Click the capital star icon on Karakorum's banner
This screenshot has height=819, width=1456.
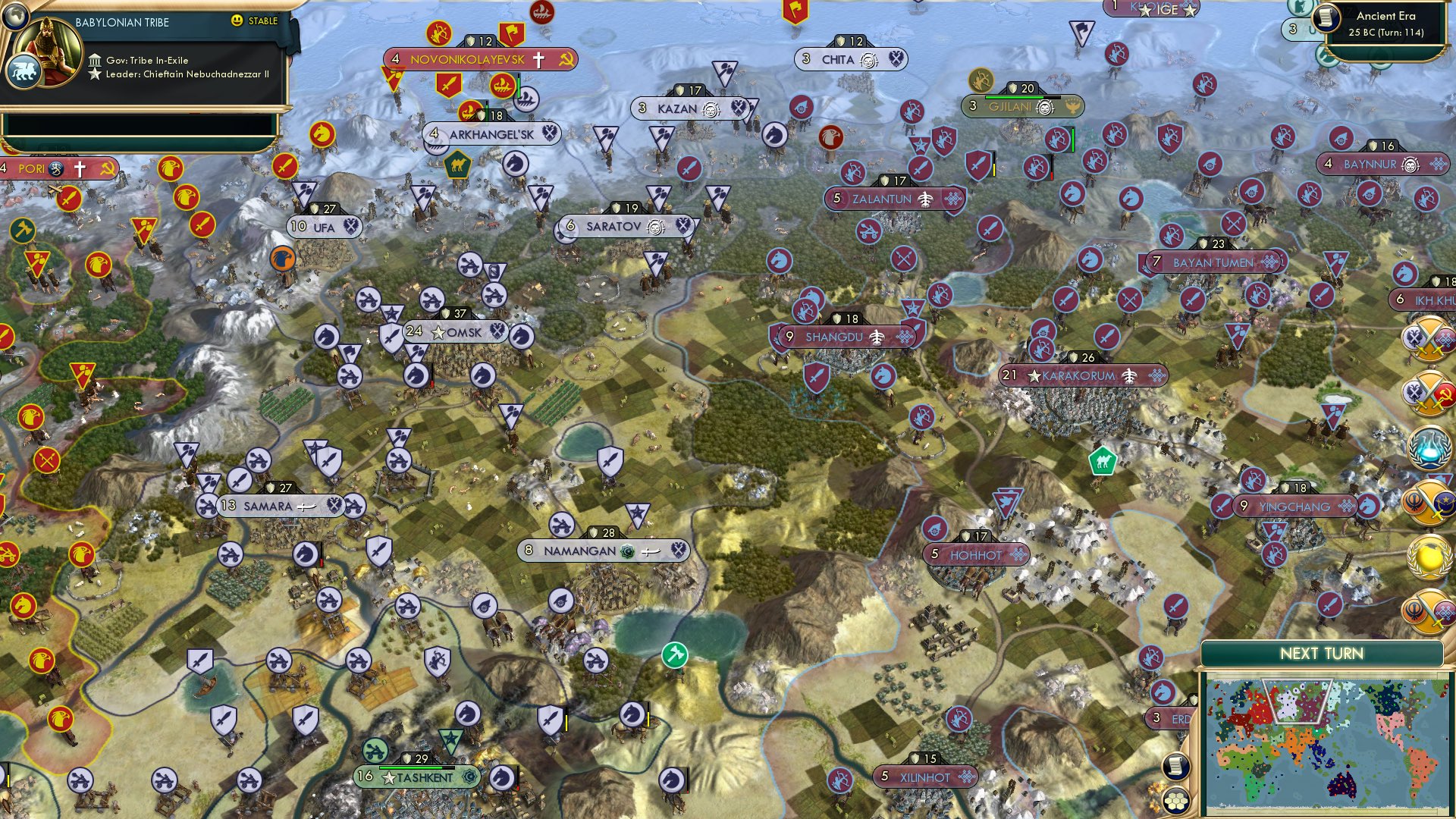point(1034,375)
